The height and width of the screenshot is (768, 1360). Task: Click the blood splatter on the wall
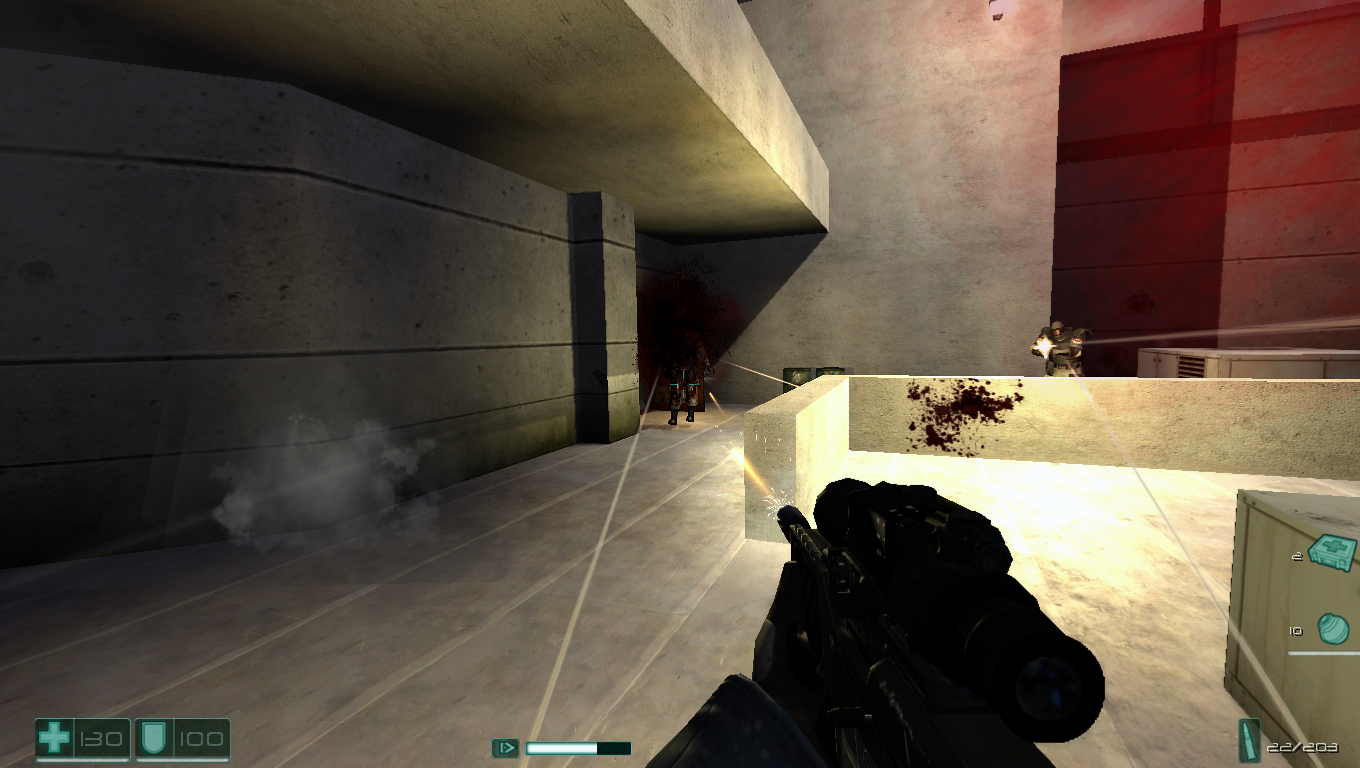tap(963, 413)
